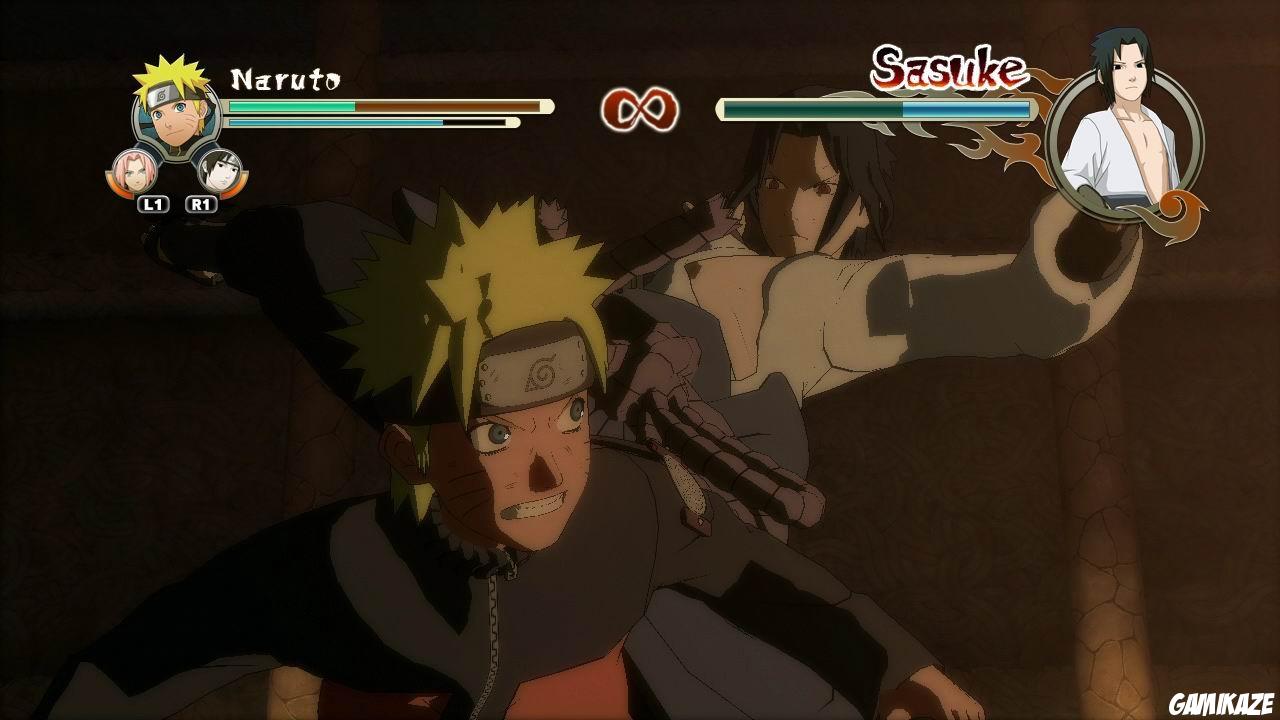Screen dimensions: 1280x720
Task: Toggle Sasuke's portrait frame highlight
Action: [1129, 130]
